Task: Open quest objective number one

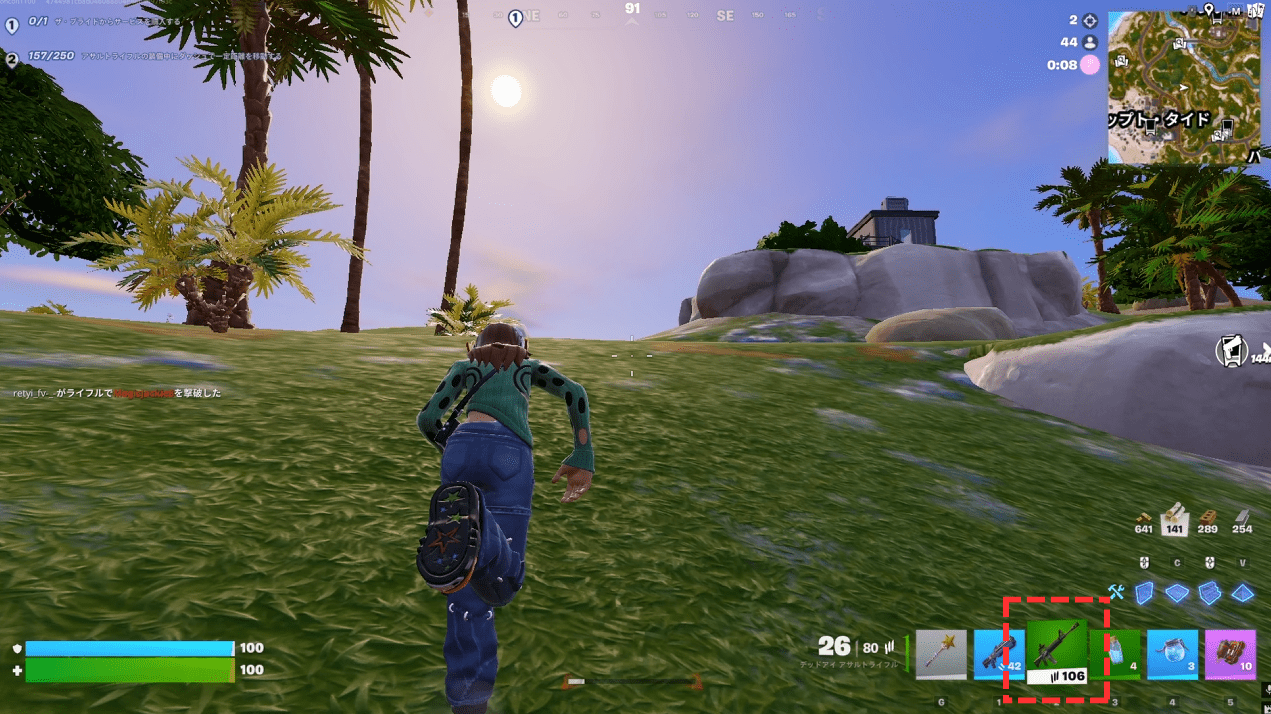Action: click(12, 26)
